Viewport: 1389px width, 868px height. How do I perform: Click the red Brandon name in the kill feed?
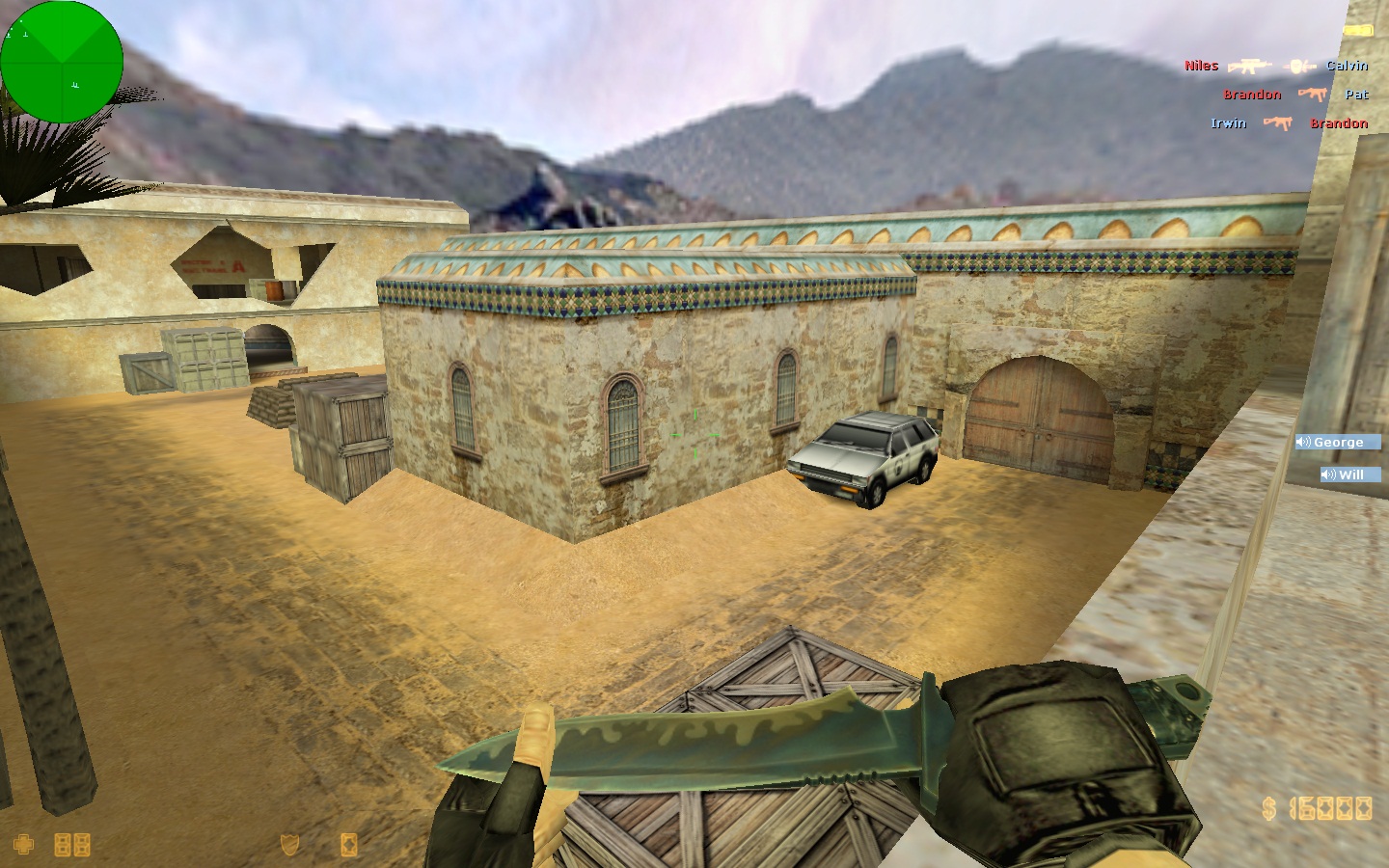1339,123
